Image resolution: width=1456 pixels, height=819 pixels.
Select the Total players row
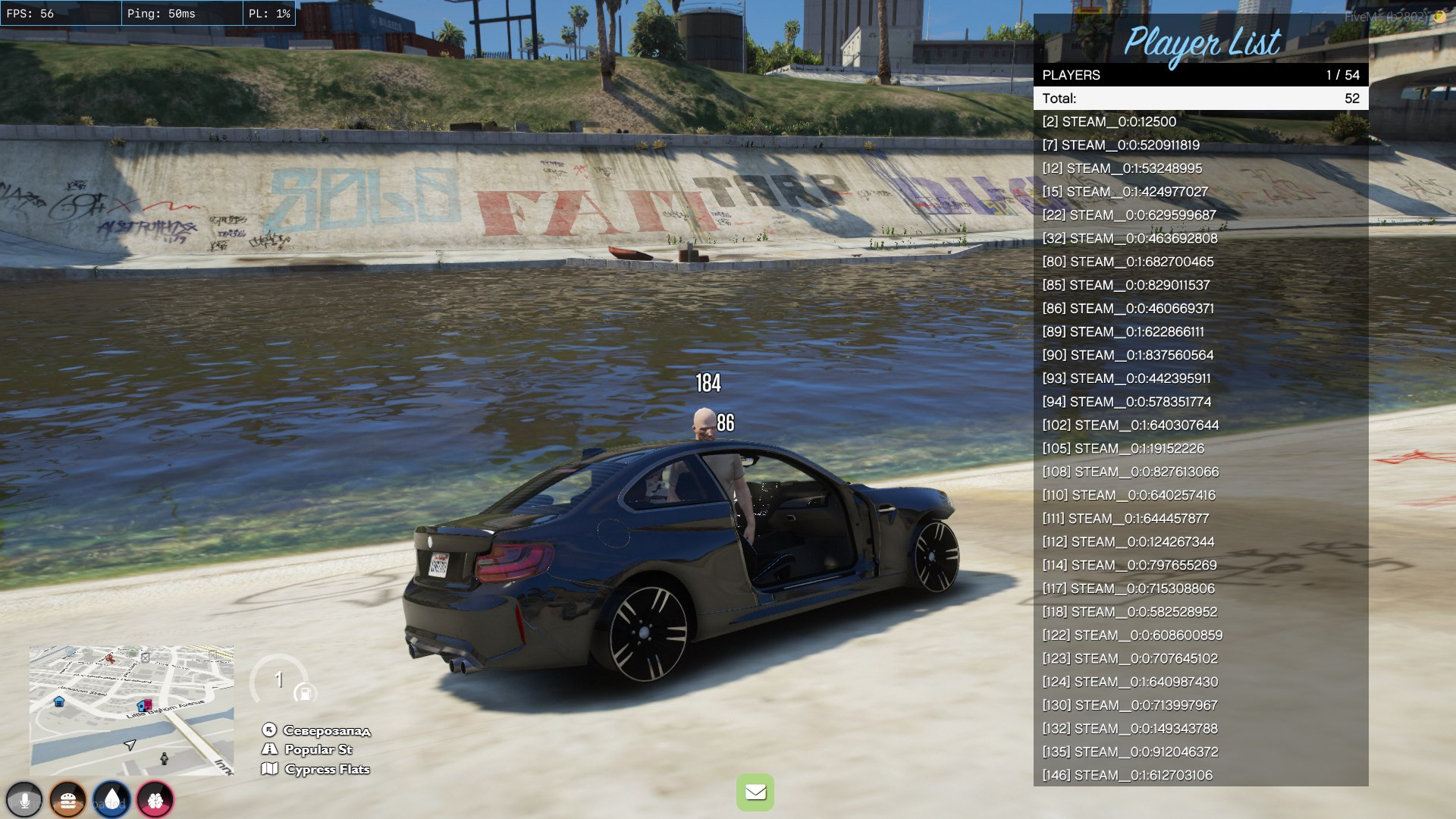(1200, 99)
